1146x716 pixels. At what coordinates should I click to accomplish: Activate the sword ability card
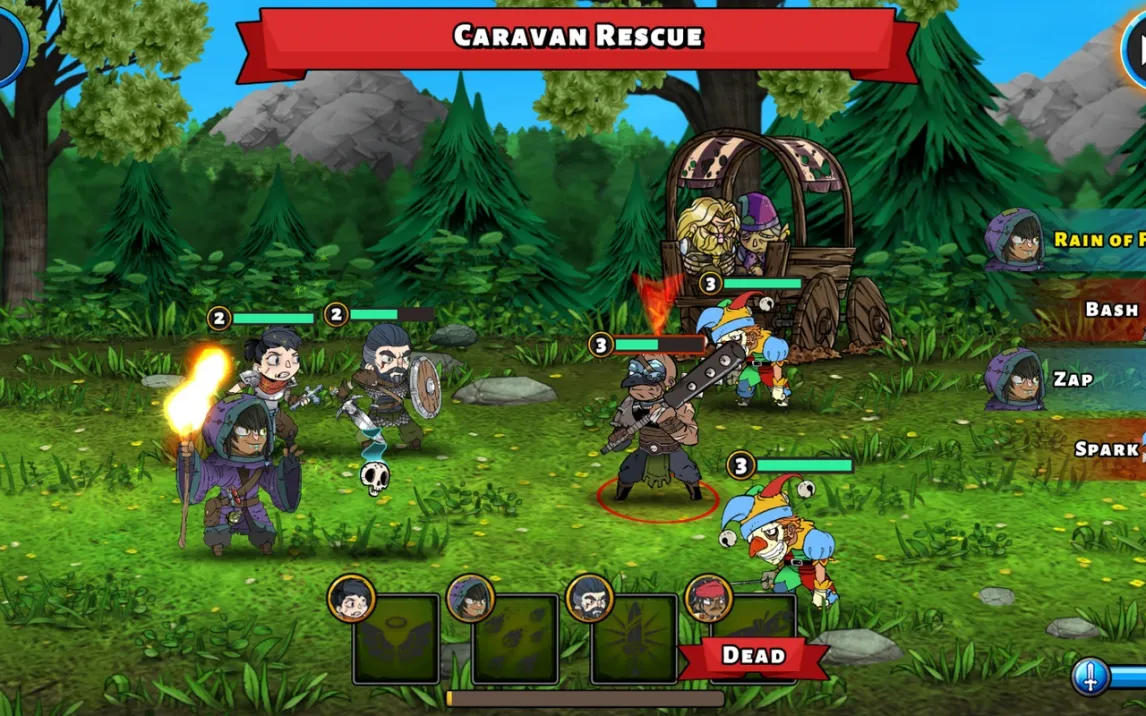(x=634, y=640)
